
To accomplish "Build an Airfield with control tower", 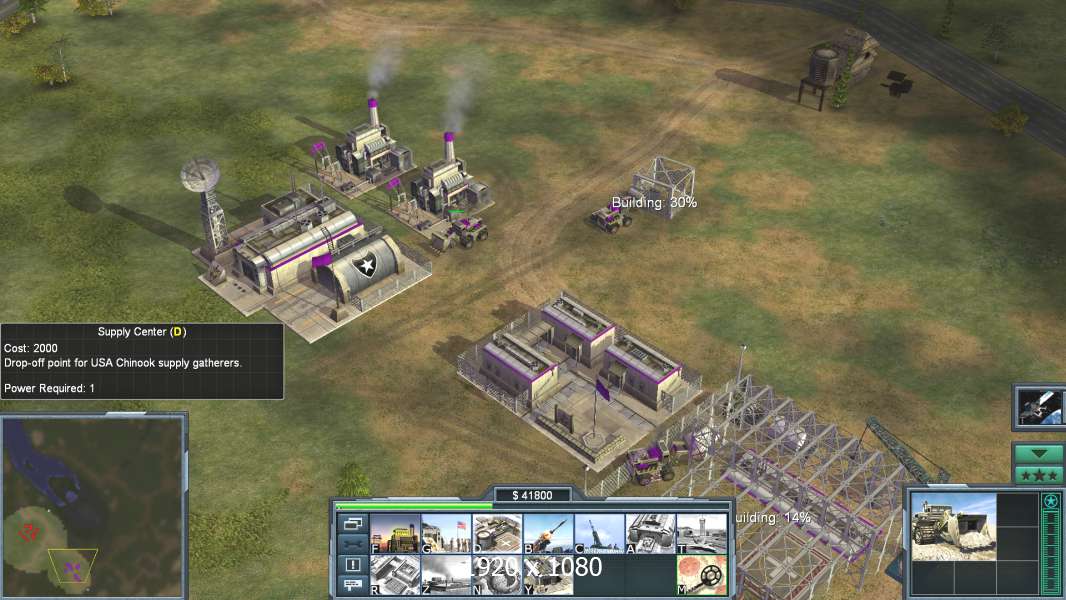I will point(701,533).
